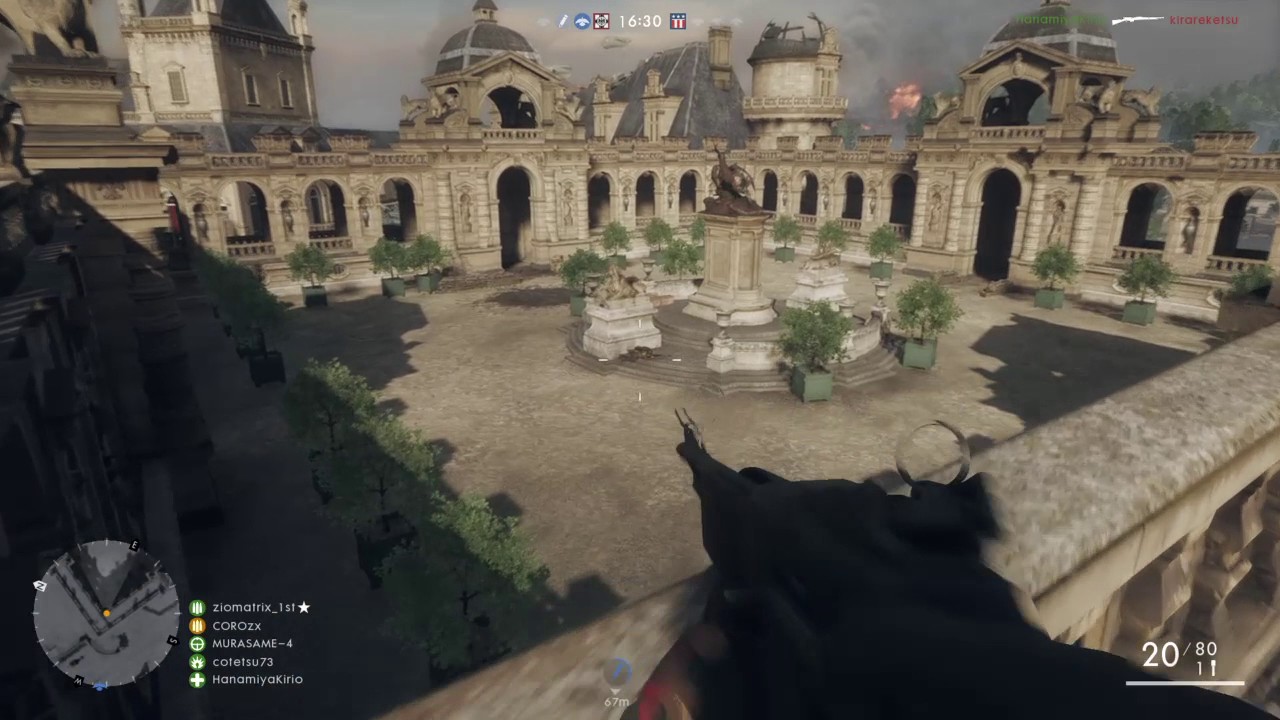
Task: Expand the minimap in the bottom-left corner
Action: click(105, 615)
